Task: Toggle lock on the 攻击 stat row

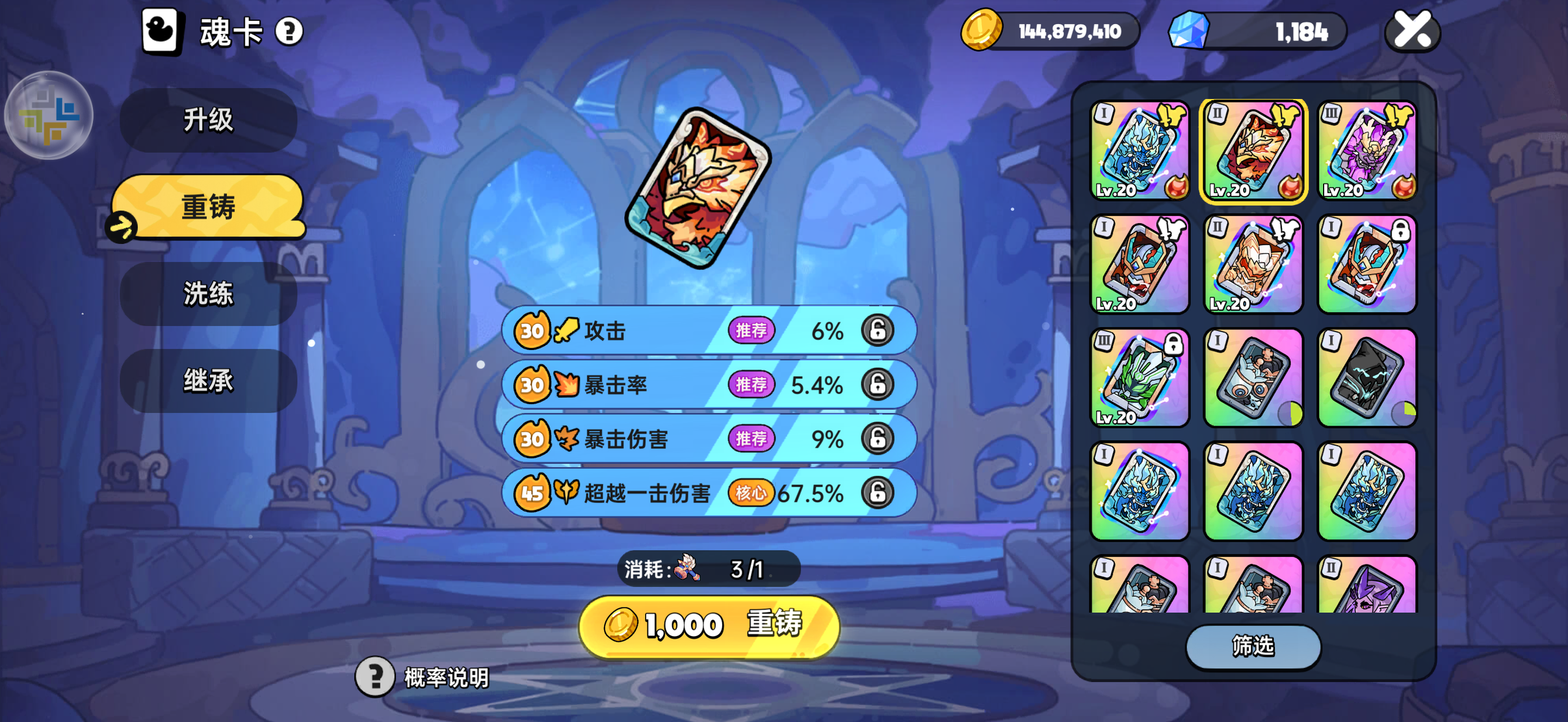Action: [x=878, y=330]
